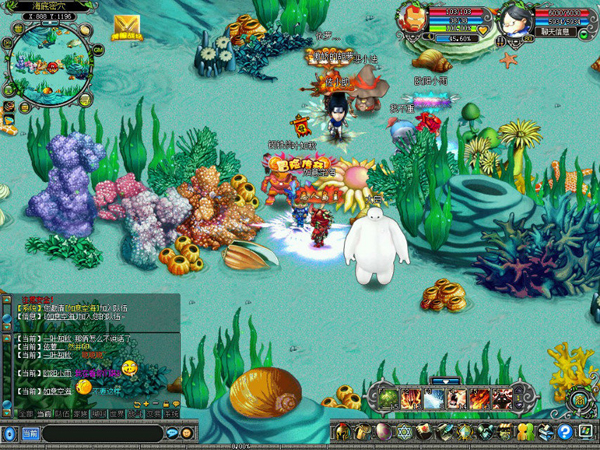Open the circular undersea minimap
Viewport: 600px width, 450px height.
pos(43,65)
